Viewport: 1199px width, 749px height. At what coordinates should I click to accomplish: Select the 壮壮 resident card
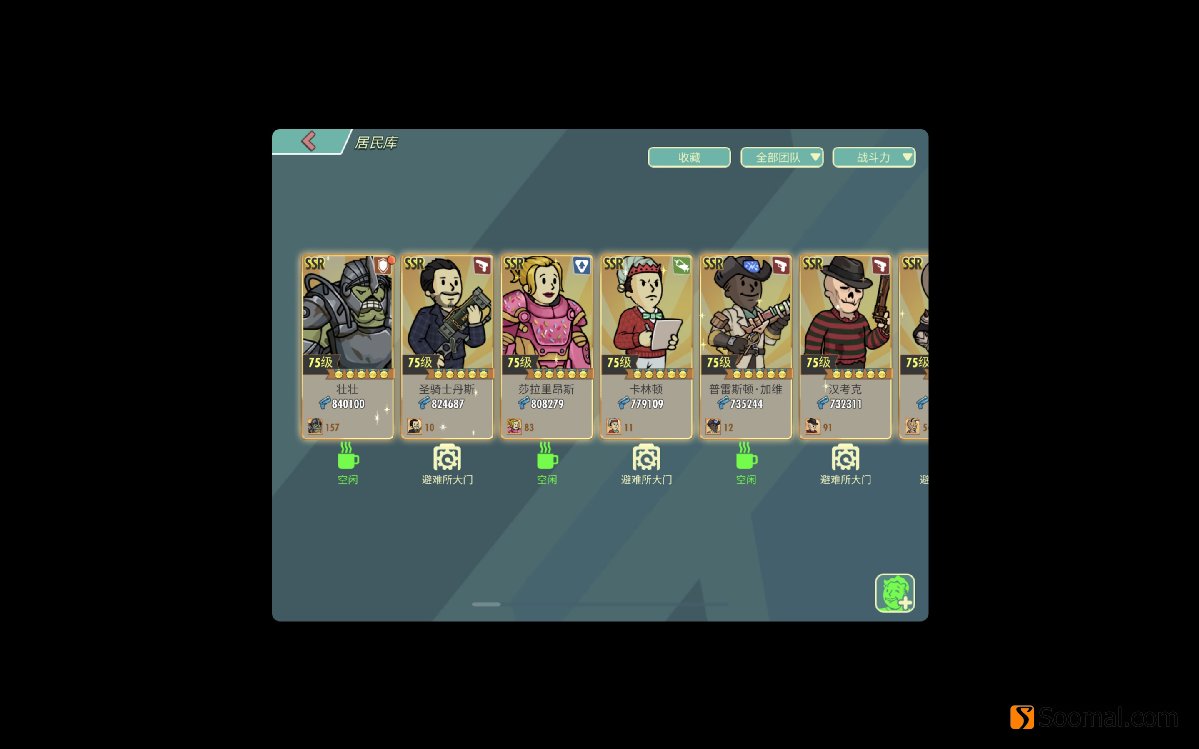click(x=347, y=346)
